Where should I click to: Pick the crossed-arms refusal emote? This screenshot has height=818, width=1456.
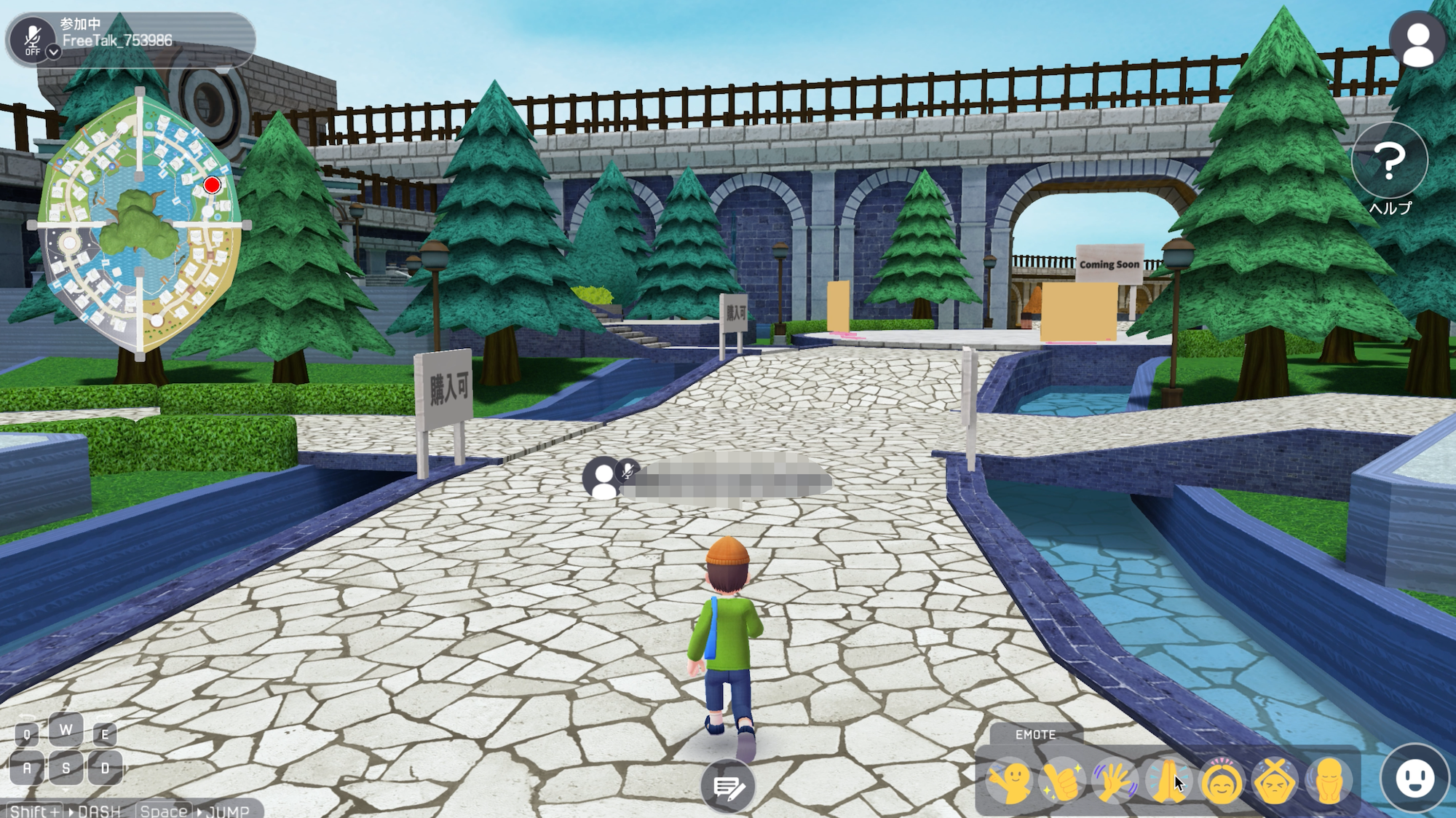pyautogui.click(x=1275, y=782)
